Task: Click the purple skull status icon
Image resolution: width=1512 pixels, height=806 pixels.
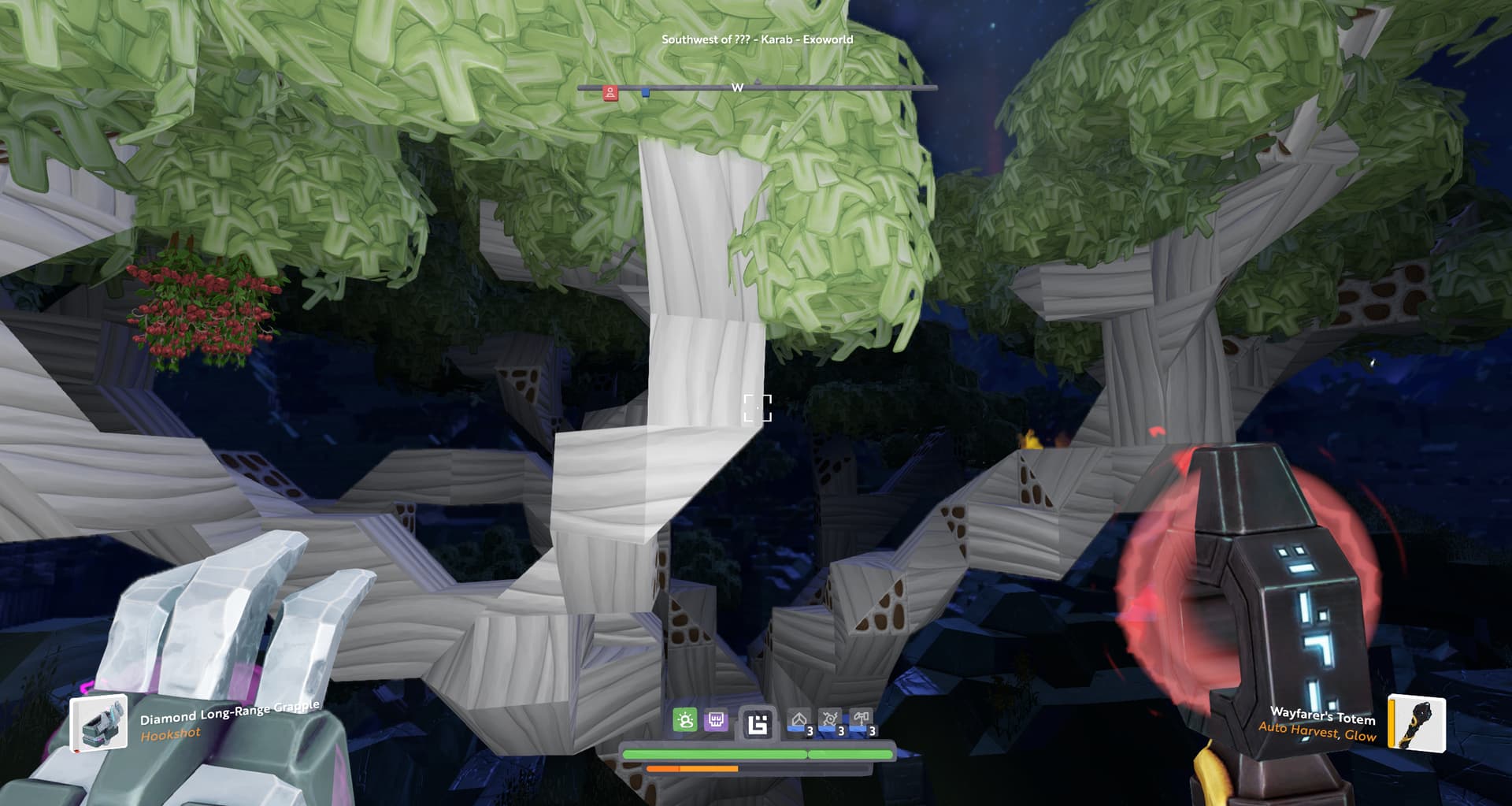Action: (716, 720)
